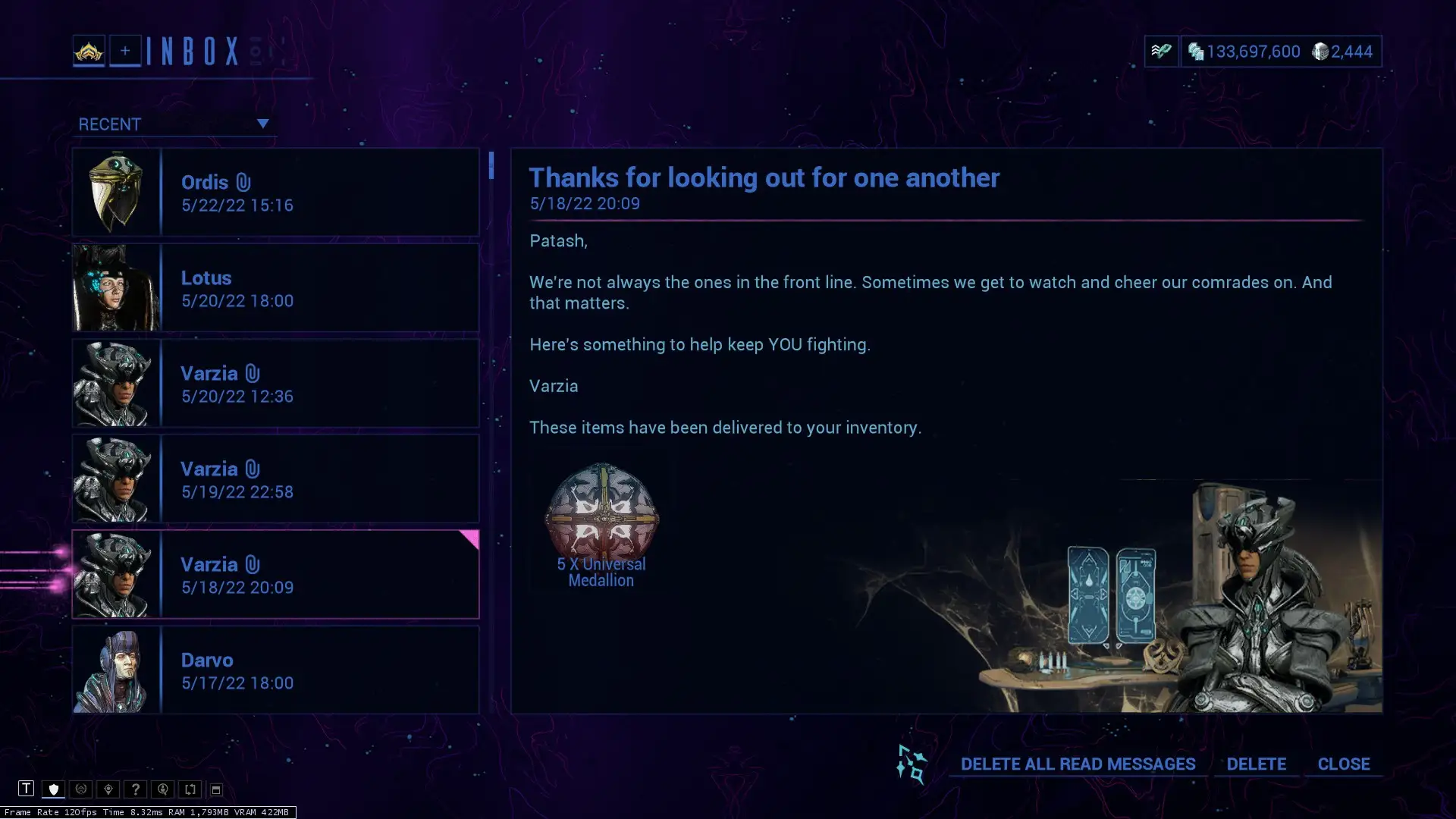1456x819 pixels.
Task: Click the syndicate chat channel icon
Action: click(81, 789)
